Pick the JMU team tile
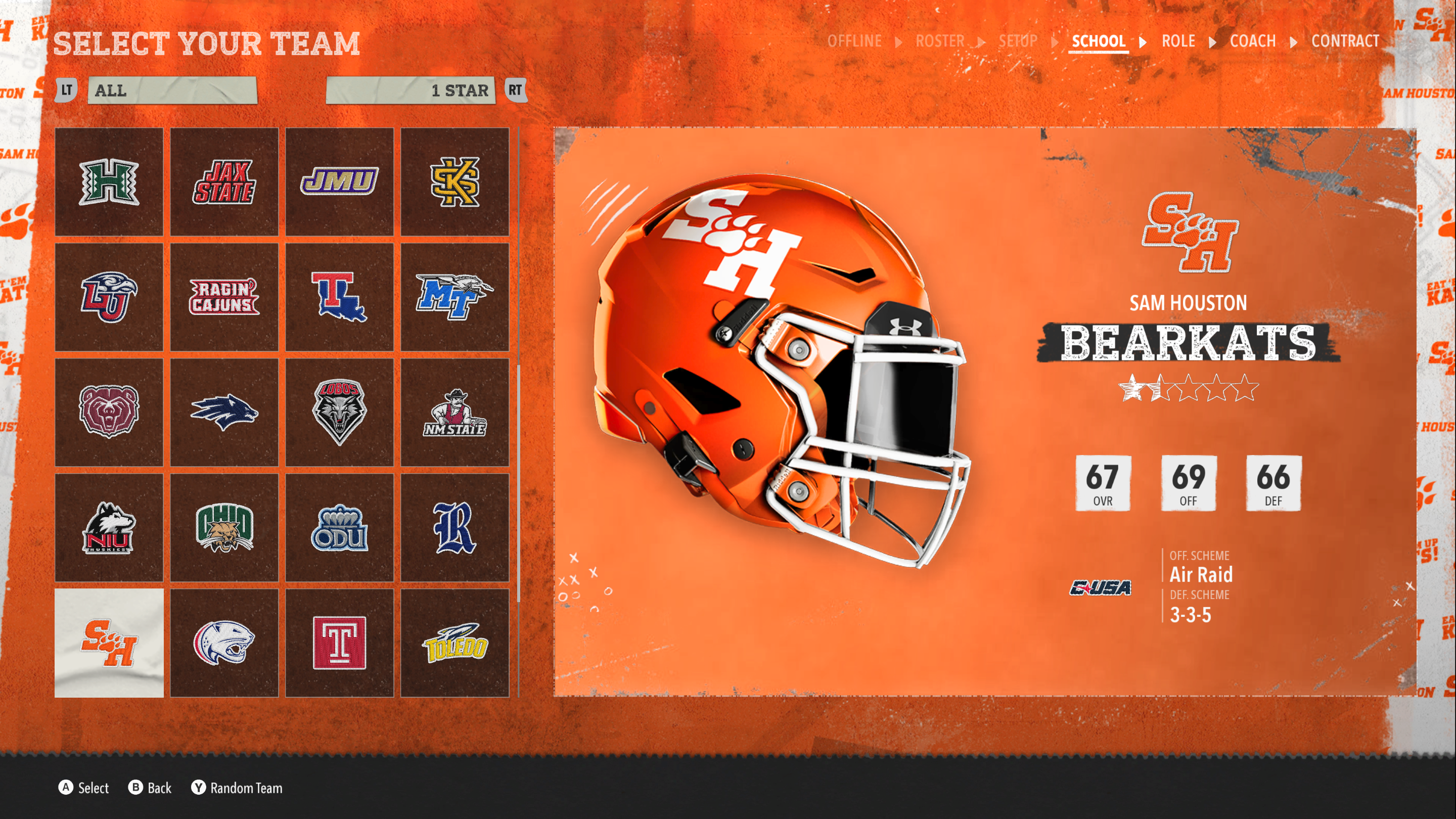Screen dimensions: 1456x819 tap(339, 182)
